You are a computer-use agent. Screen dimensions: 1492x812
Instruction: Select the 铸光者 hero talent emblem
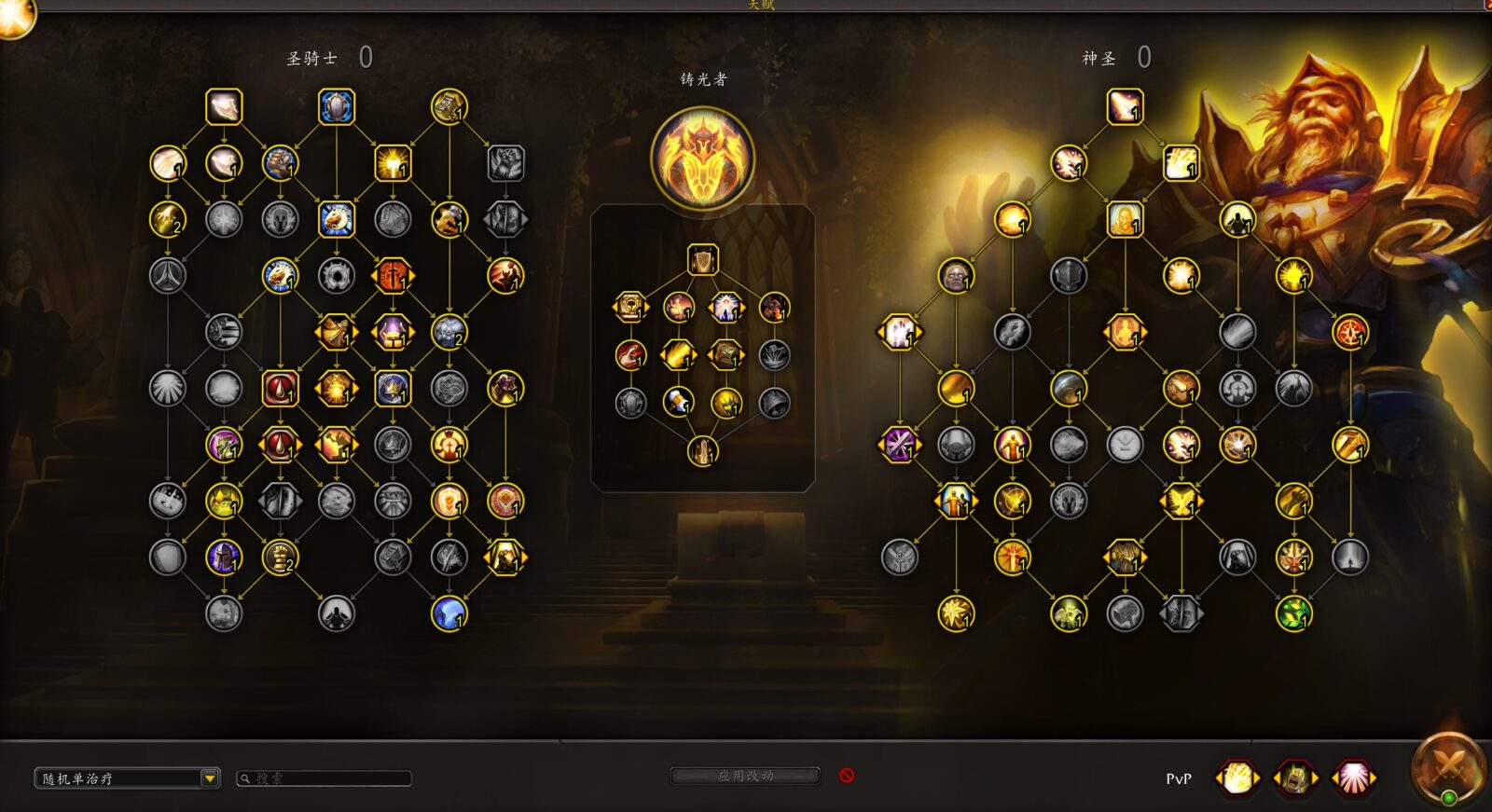click(x=702, y=158)
